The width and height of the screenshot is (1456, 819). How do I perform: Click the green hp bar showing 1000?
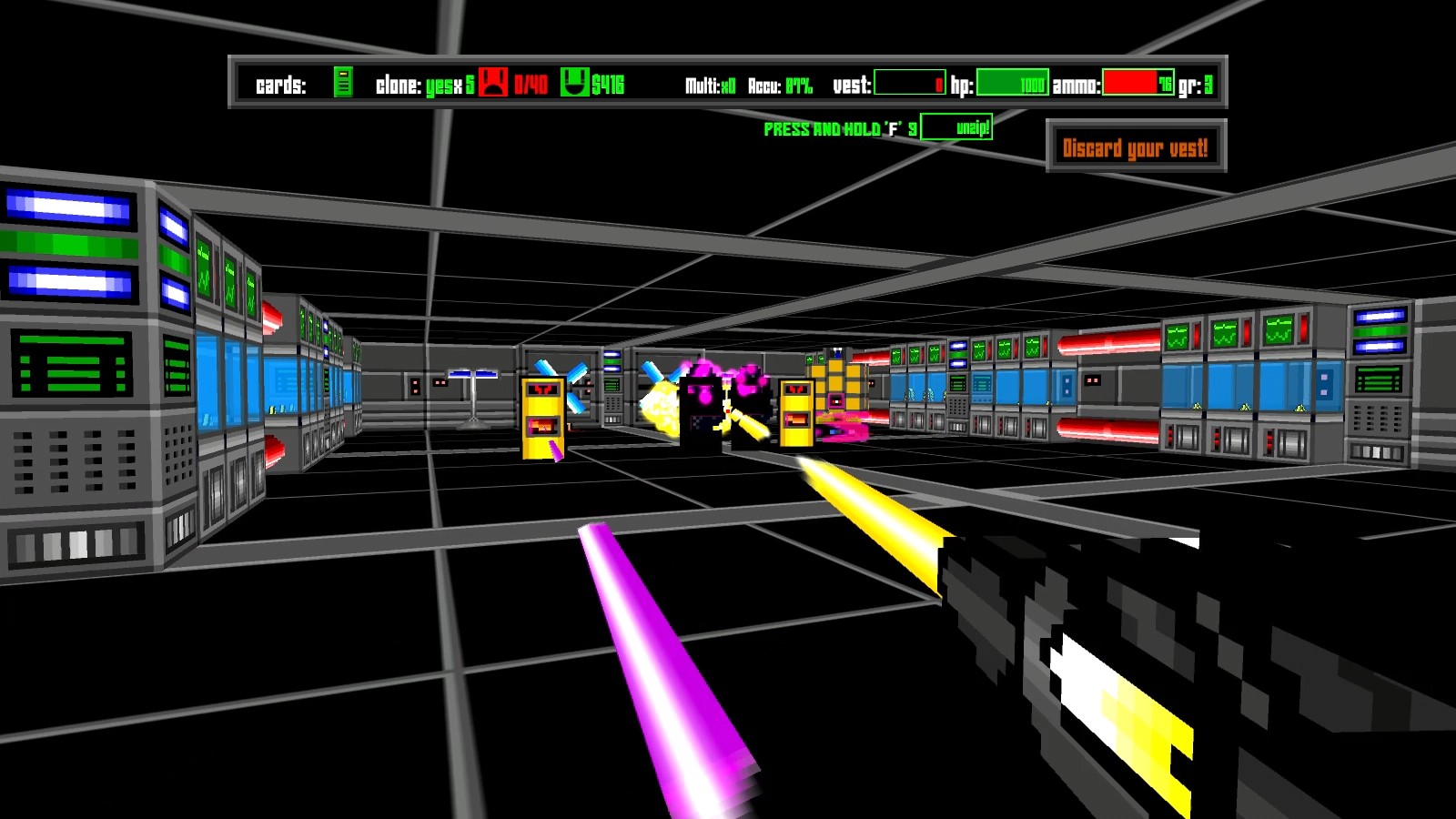point(1010,83)
